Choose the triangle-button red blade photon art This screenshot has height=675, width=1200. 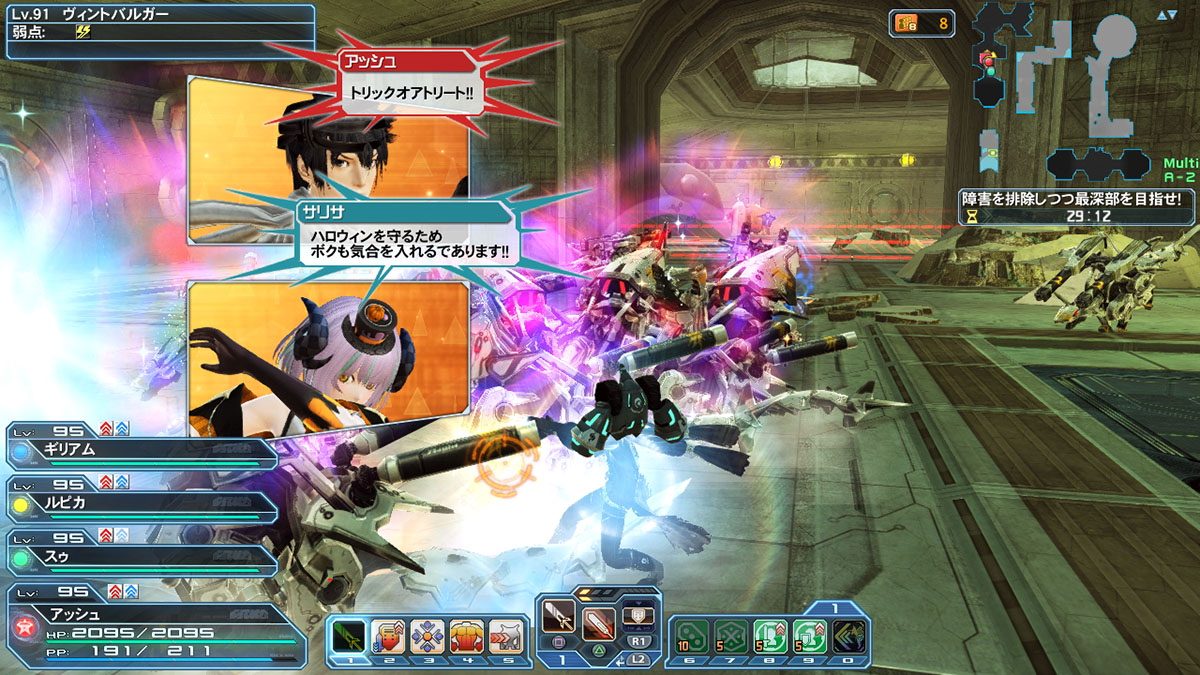pyautogui.click(x=598, y=620)
